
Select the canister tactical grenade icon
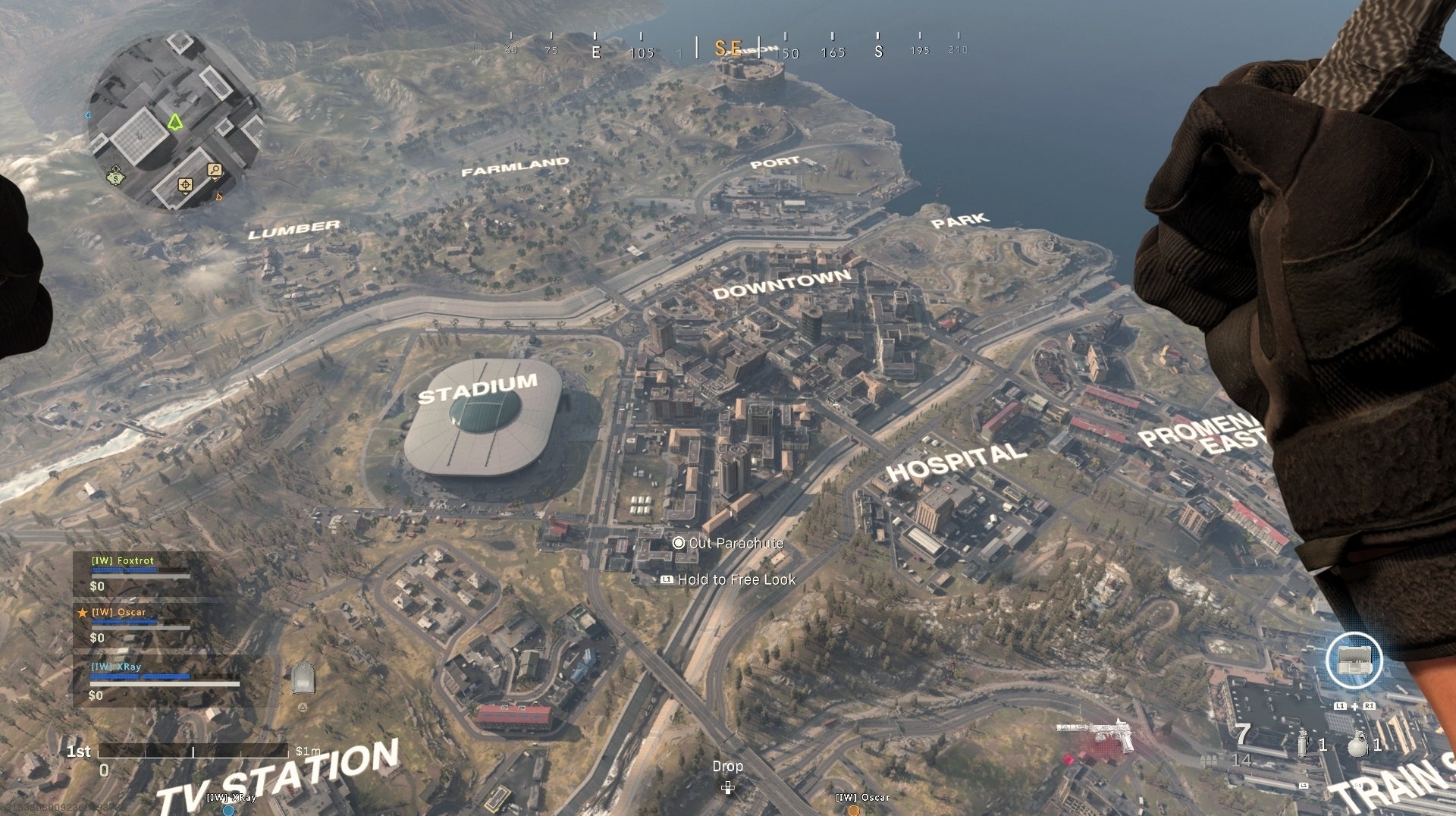coord(1303,744)
